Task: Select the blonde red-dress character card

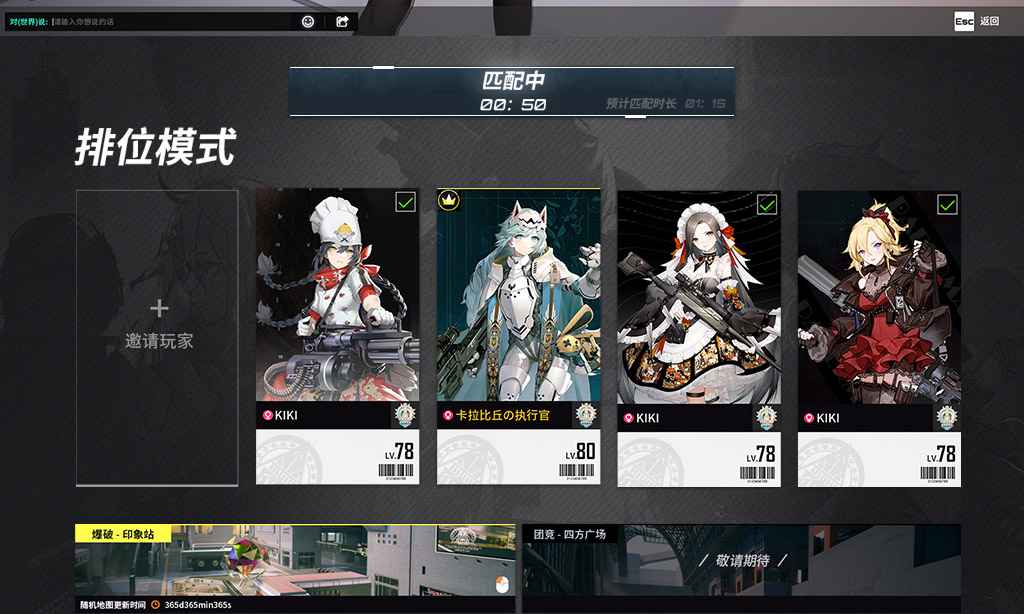Action: (879, 335)
